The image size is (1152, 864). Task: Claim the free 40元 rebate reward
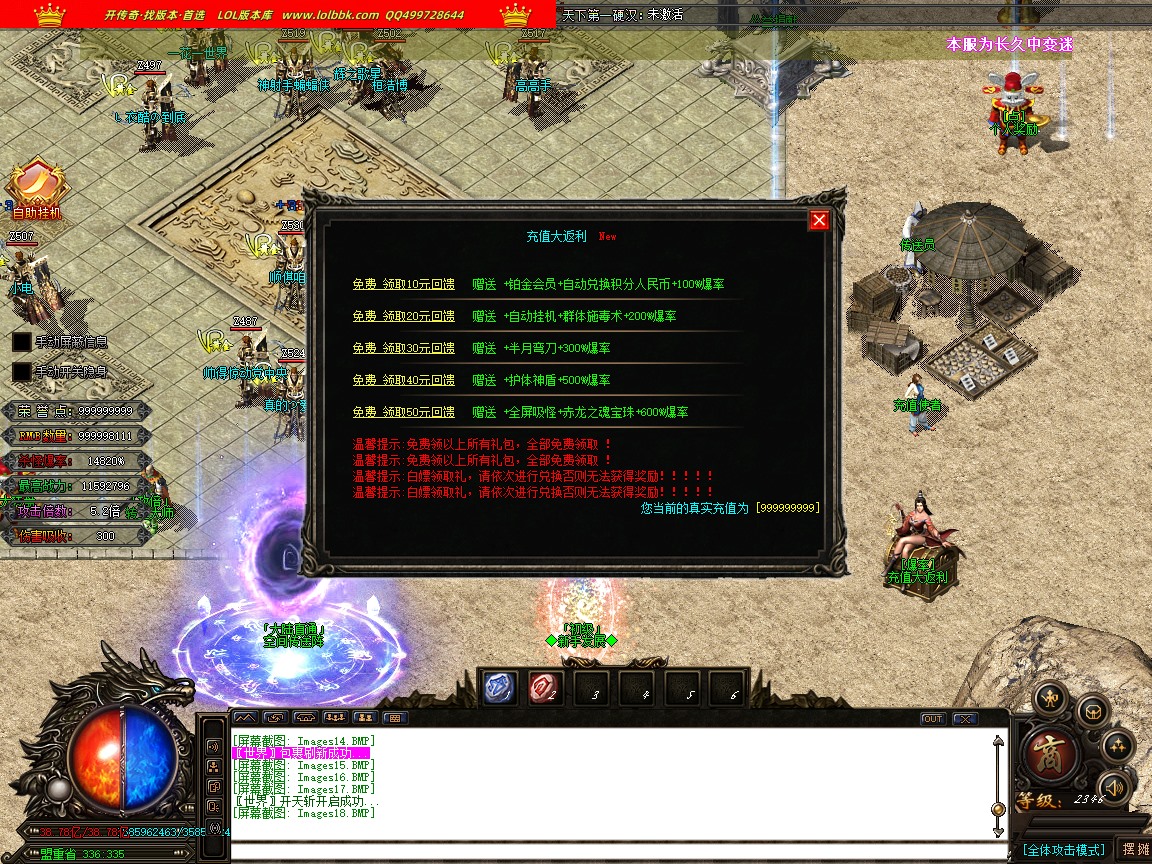coord(403,380)
